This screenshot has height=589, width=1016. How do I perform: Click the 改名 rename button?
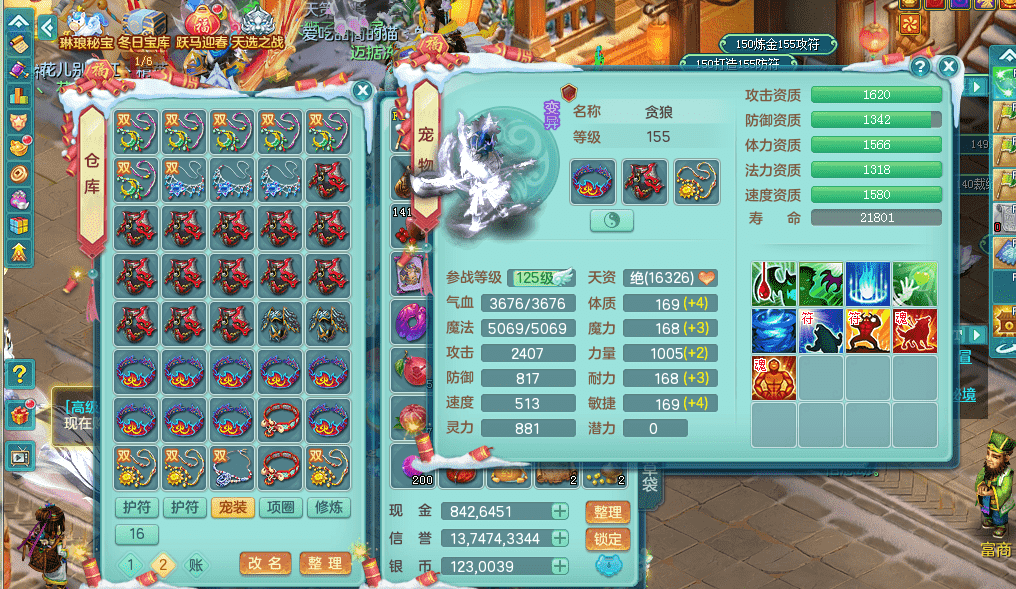pyautogui.click(x=266, y=564)
